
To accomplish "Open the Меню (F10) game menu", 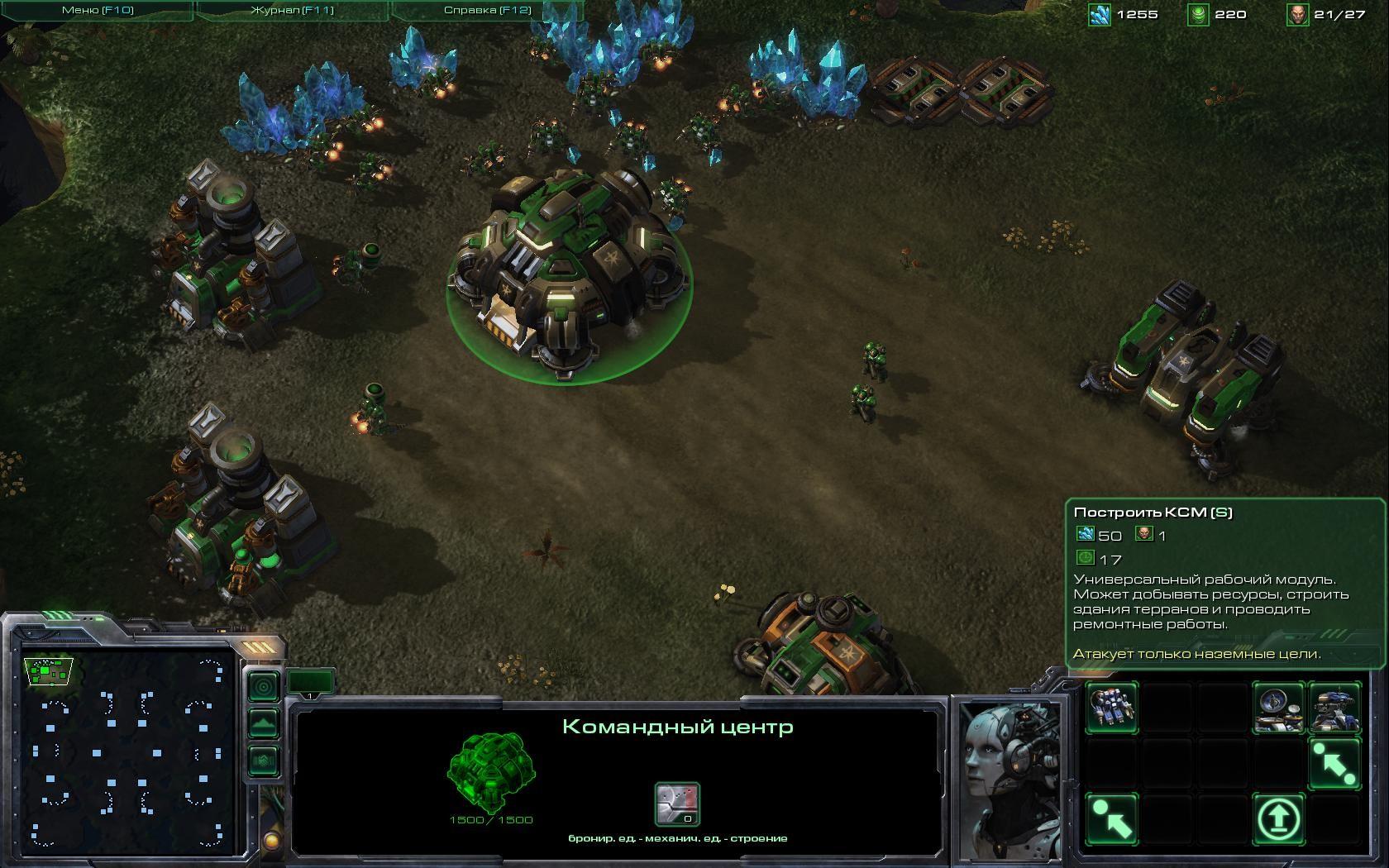I will (98, 11).
